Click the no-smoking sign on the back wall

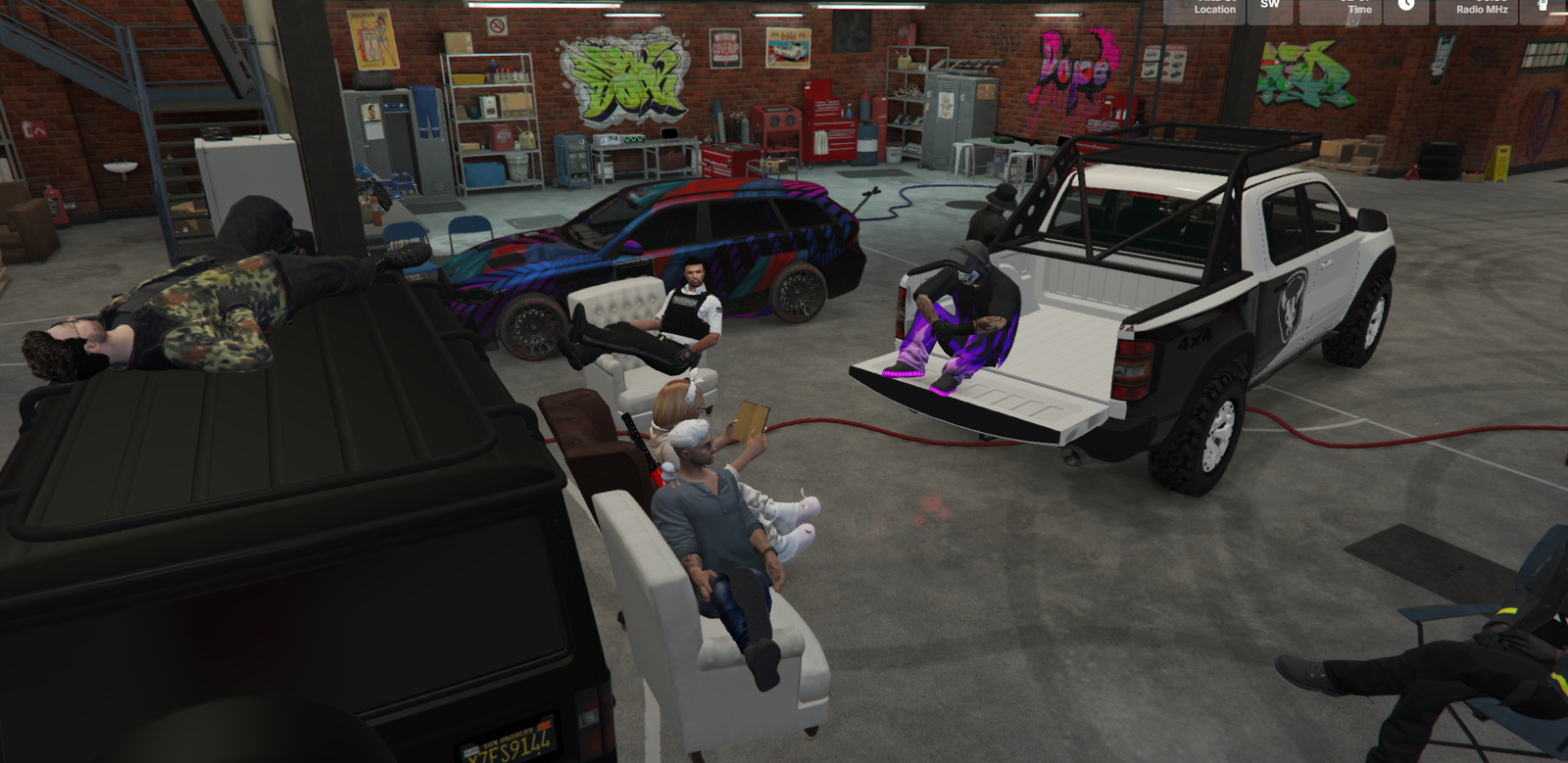point(498,25)
